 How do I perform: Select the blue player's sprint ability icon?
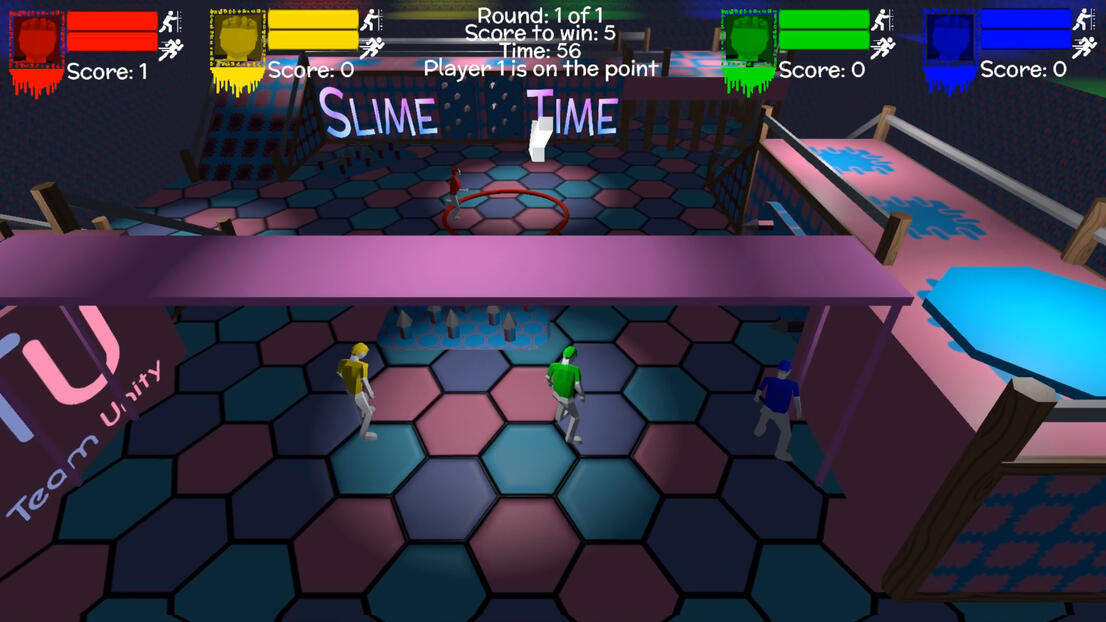(1084, 47)
